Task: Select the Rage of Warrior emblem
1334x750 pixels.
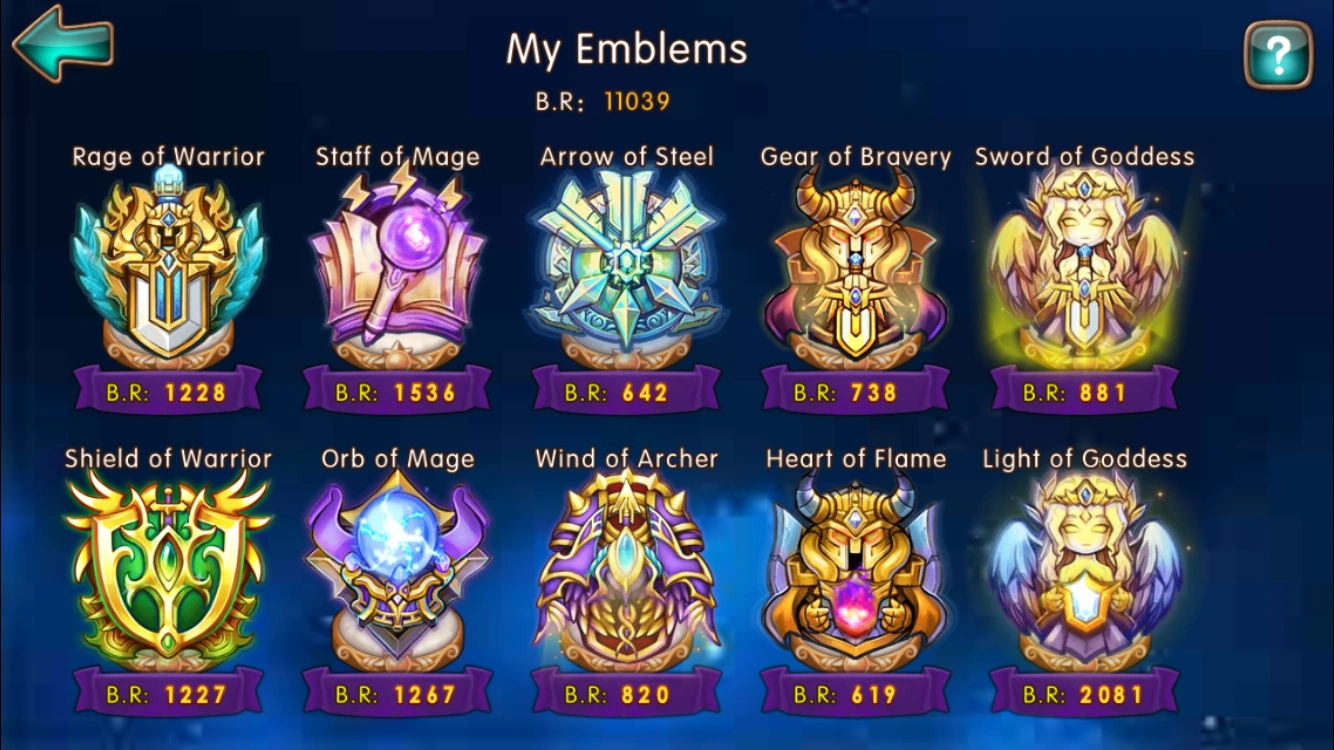Action: (x=167, y=270)
